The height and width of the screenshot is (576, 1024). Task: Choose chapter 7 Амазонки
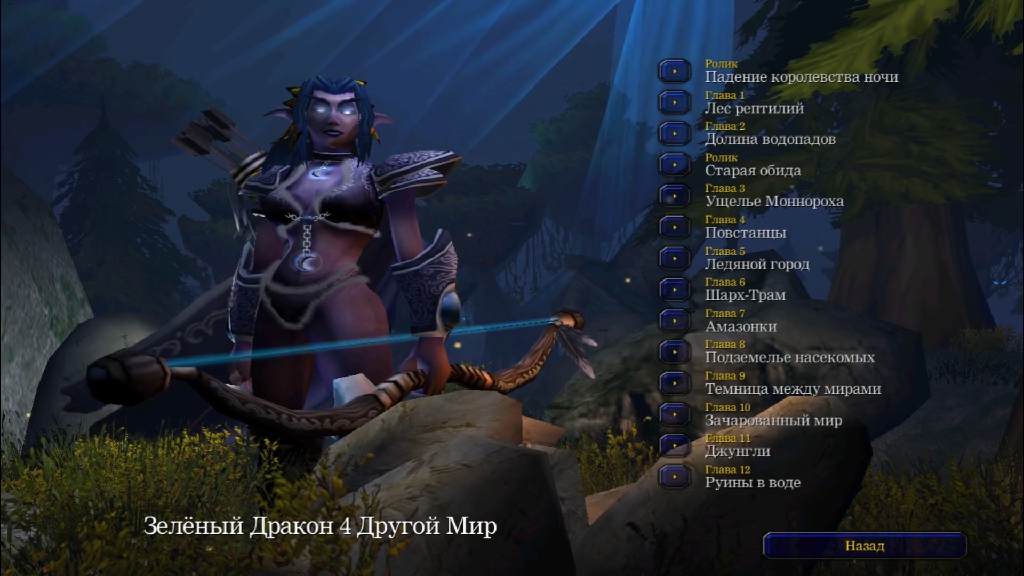[675, 320]
